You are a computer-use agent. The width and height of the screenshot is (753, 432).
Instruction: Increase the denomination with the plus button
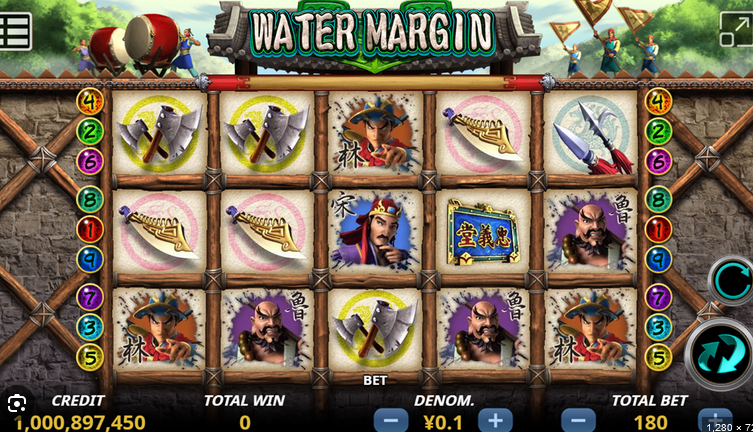(495, 421)
